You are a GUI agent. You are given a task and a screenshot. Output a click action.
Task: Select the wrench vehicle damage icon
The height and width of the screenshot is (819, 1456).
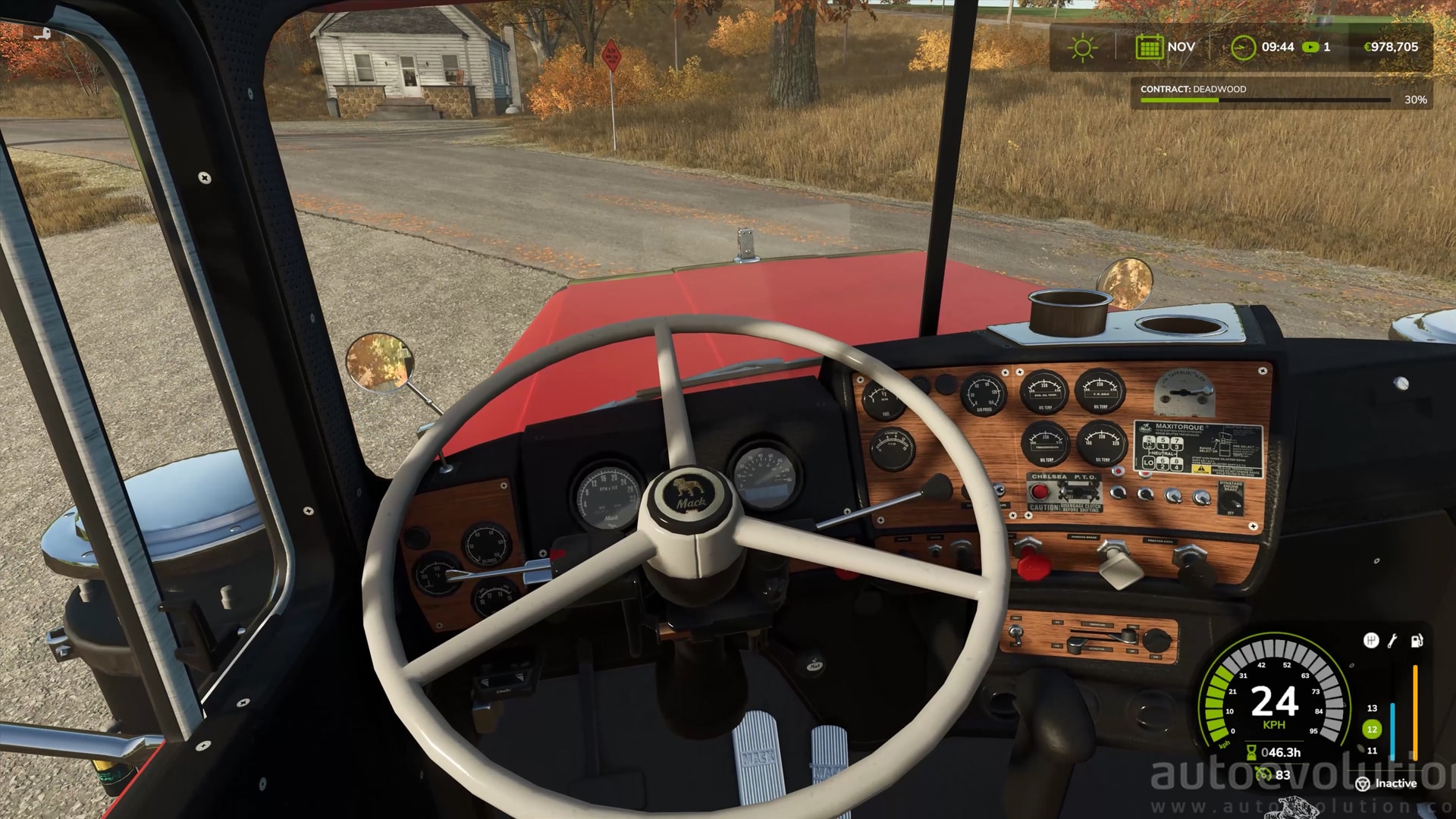1392,641
